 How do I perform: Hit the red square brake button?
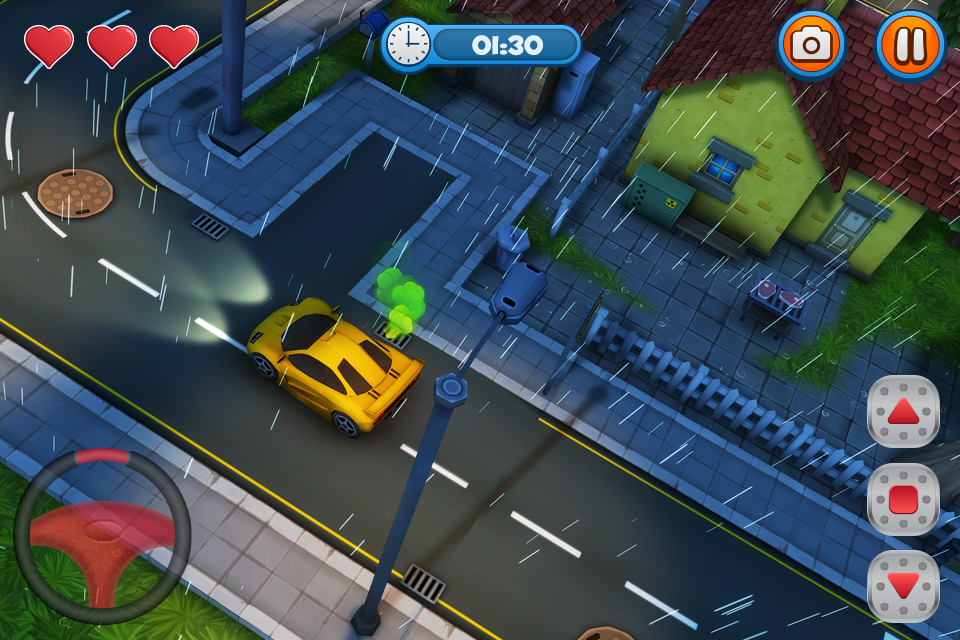click(903, 498)
